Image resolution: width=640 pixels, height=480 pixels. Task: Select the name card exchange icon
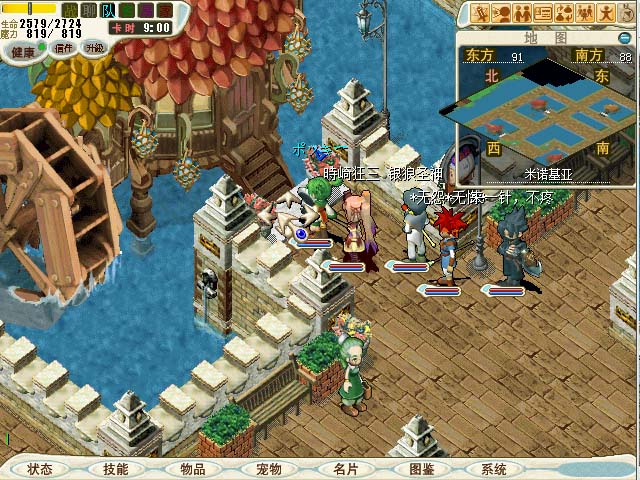pos(544,14)
